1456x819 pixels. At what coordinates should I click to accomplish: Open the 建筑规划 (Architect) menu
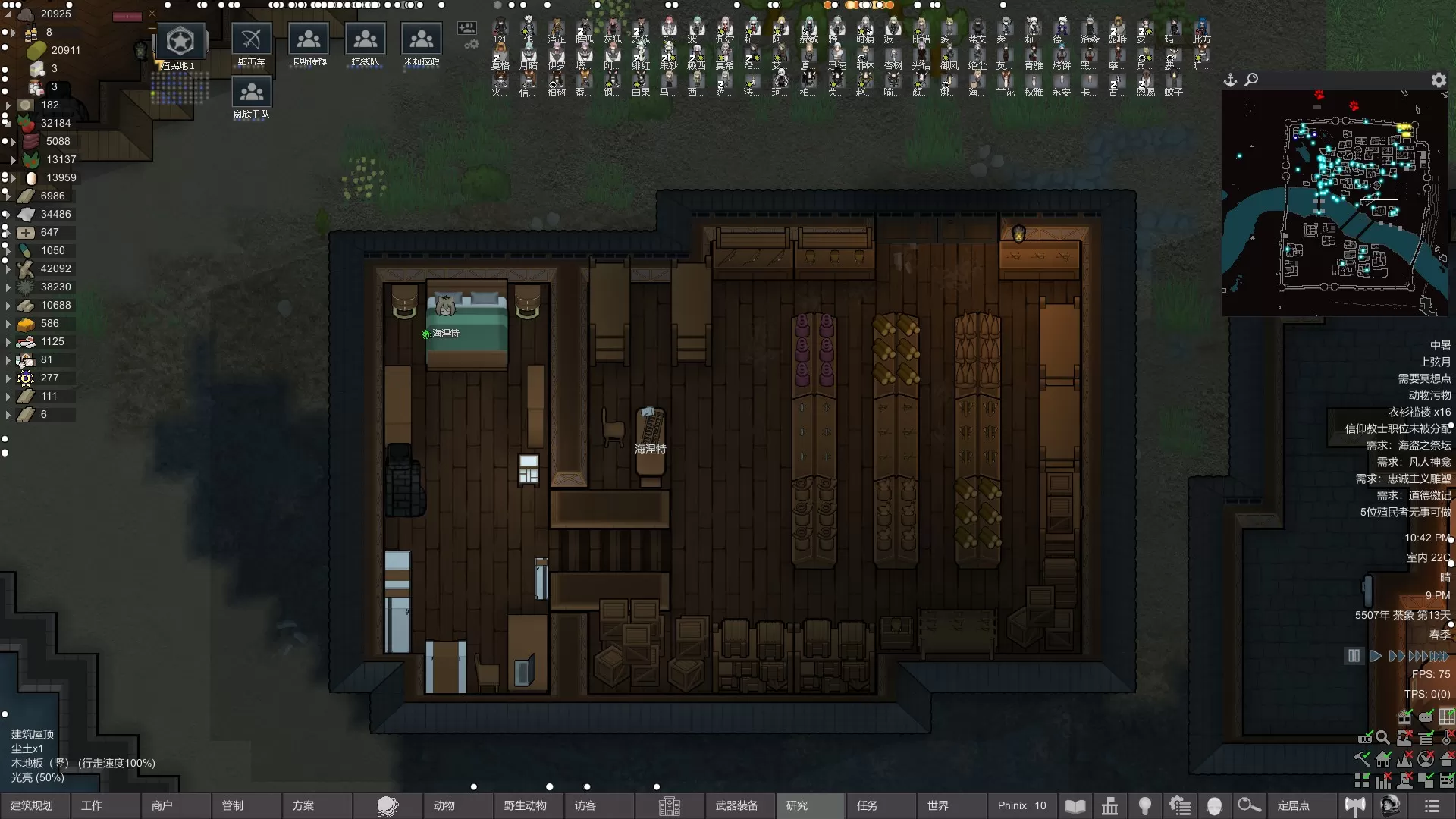33,805
